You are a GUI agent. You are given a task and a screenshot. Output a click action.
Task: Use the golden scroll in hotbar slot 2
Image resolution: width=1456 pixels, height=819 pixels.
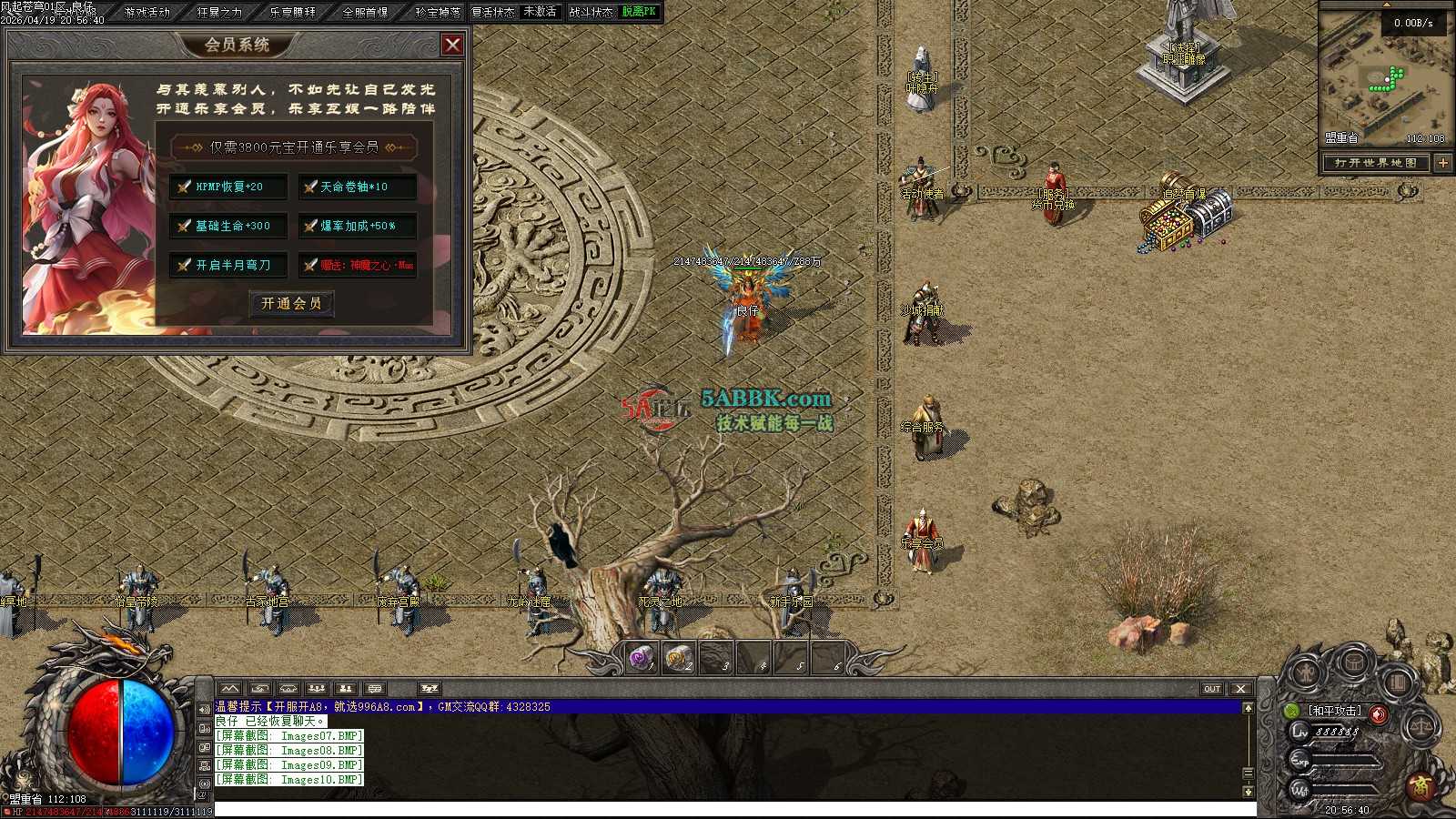(679, 658)
